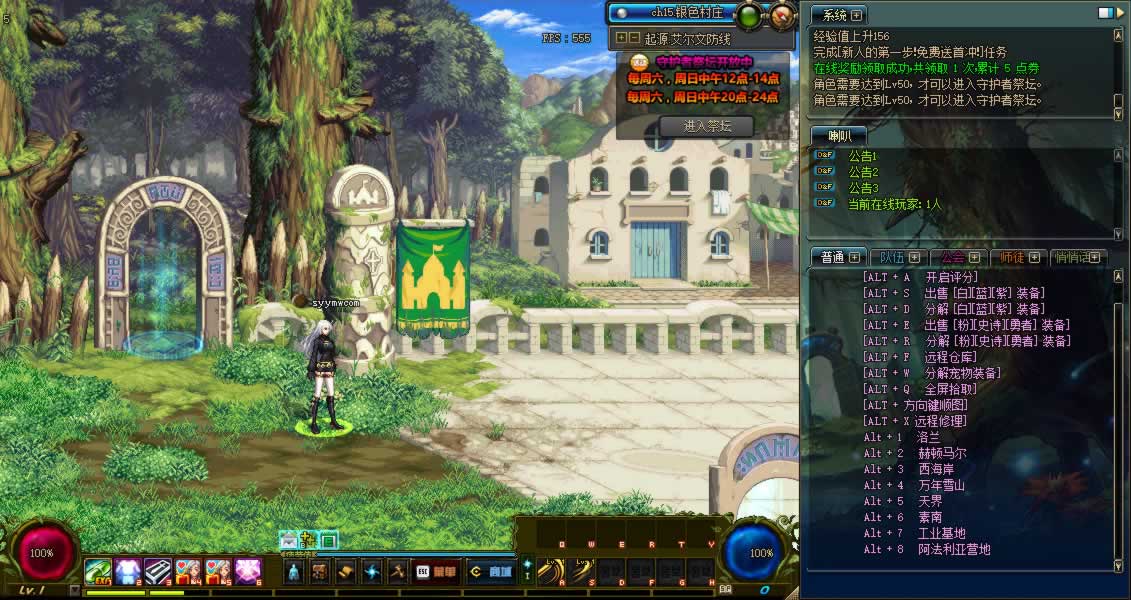
Task: Click the hammer icon in the menu bar
Action: 397,572
